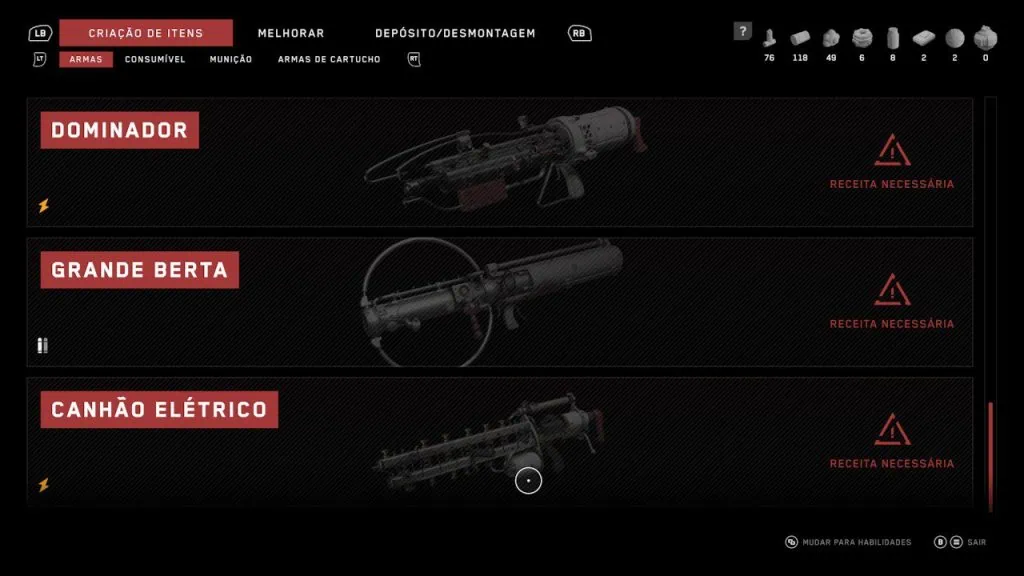
Task: Choose the Grande Berta weapon row
Action: tap(499, 302)
